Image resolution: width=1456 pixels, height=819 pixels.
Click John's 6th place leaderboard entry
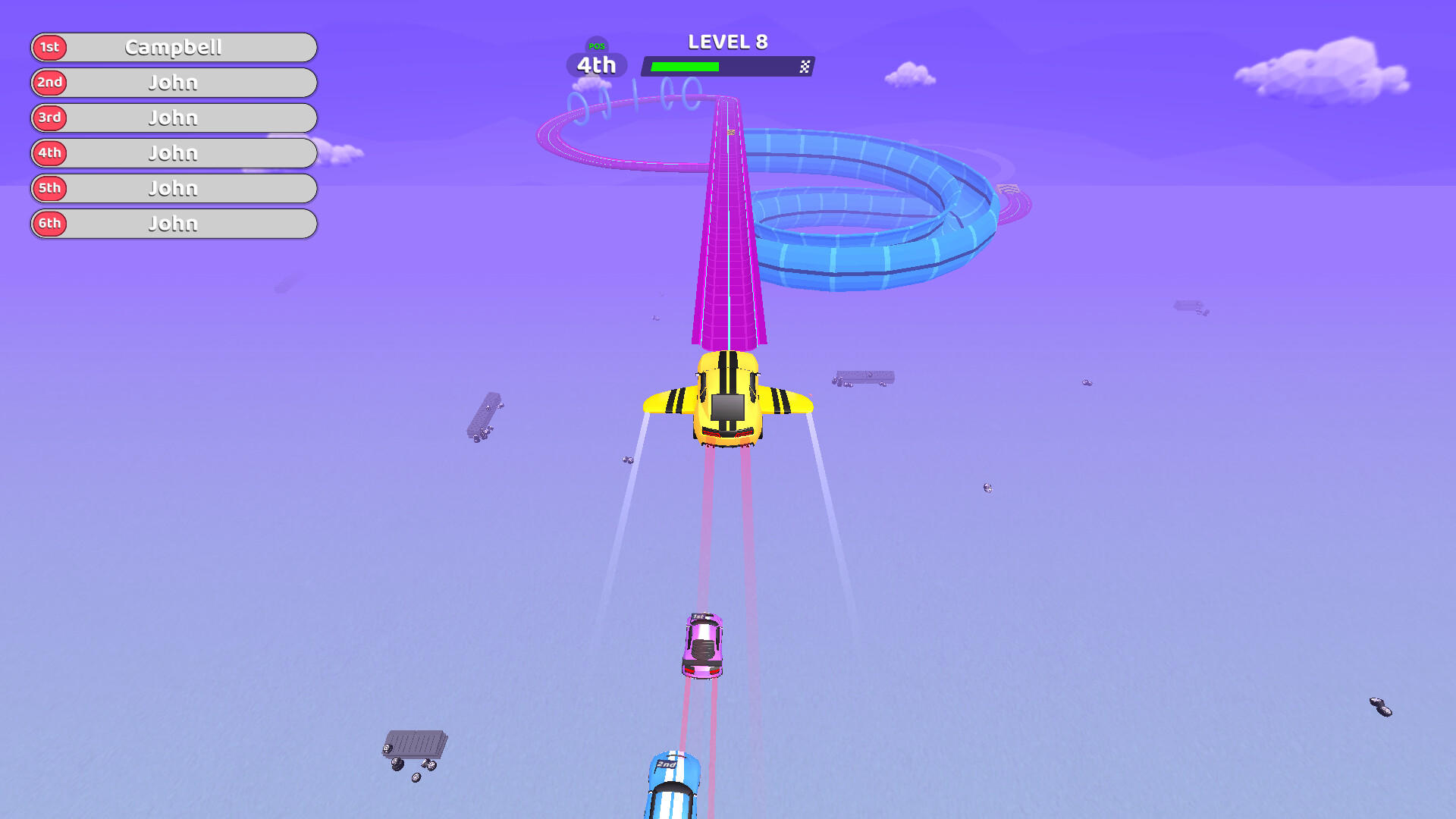coord(173,224)
